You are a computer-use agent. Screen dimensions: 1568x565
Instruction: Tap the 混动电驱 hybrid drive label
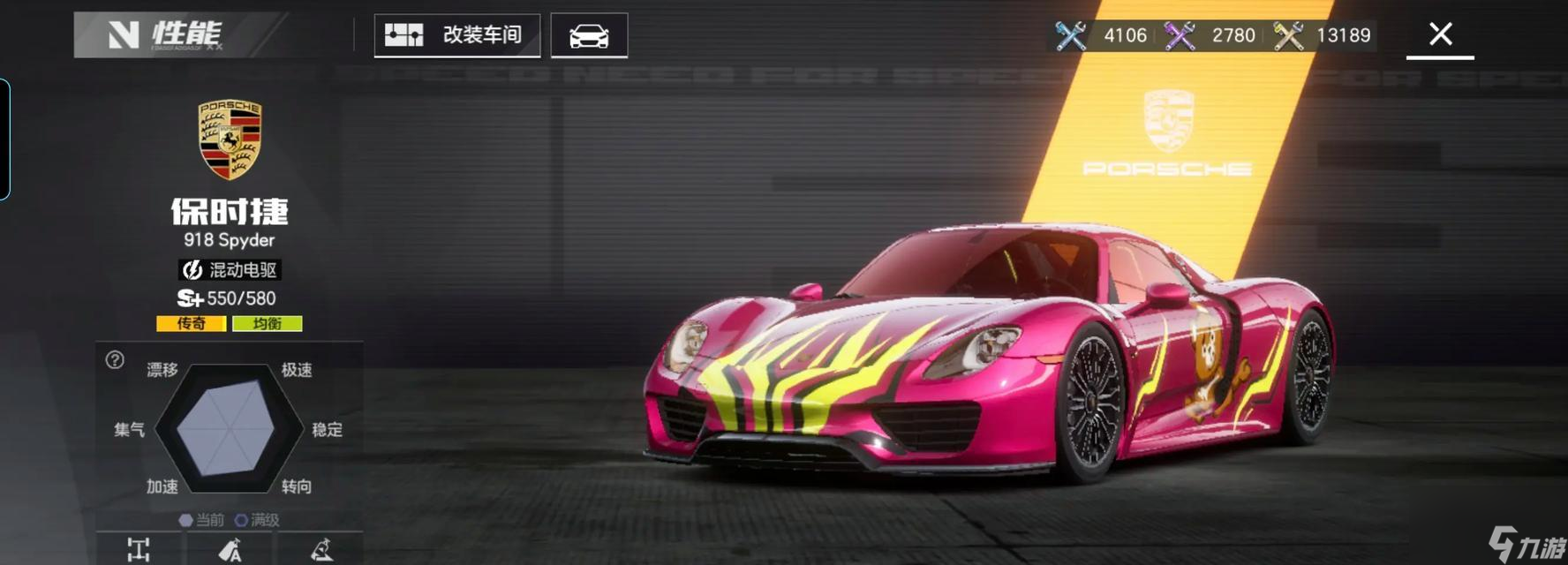point(230,269)
